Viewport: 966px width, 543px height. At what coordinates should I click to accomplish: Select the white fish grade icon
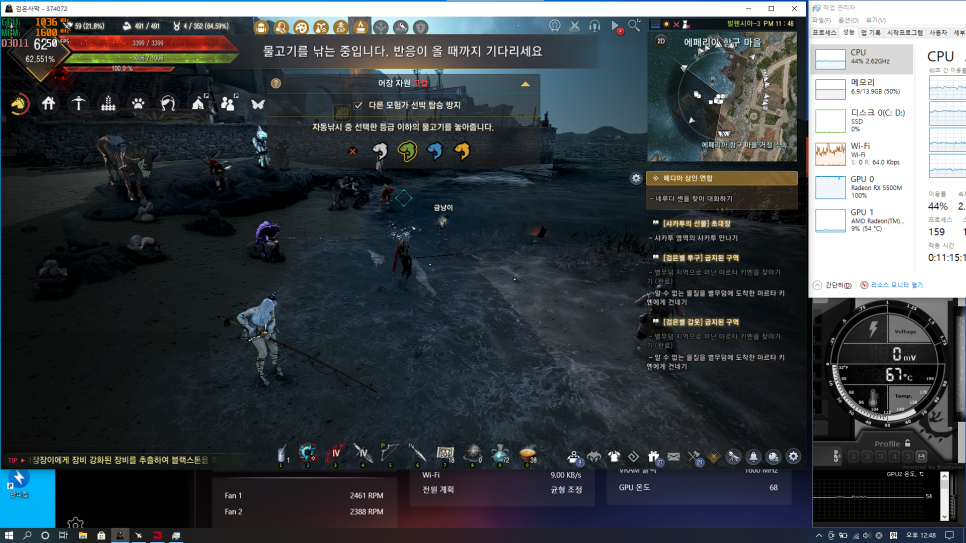[x=379, y=151]
